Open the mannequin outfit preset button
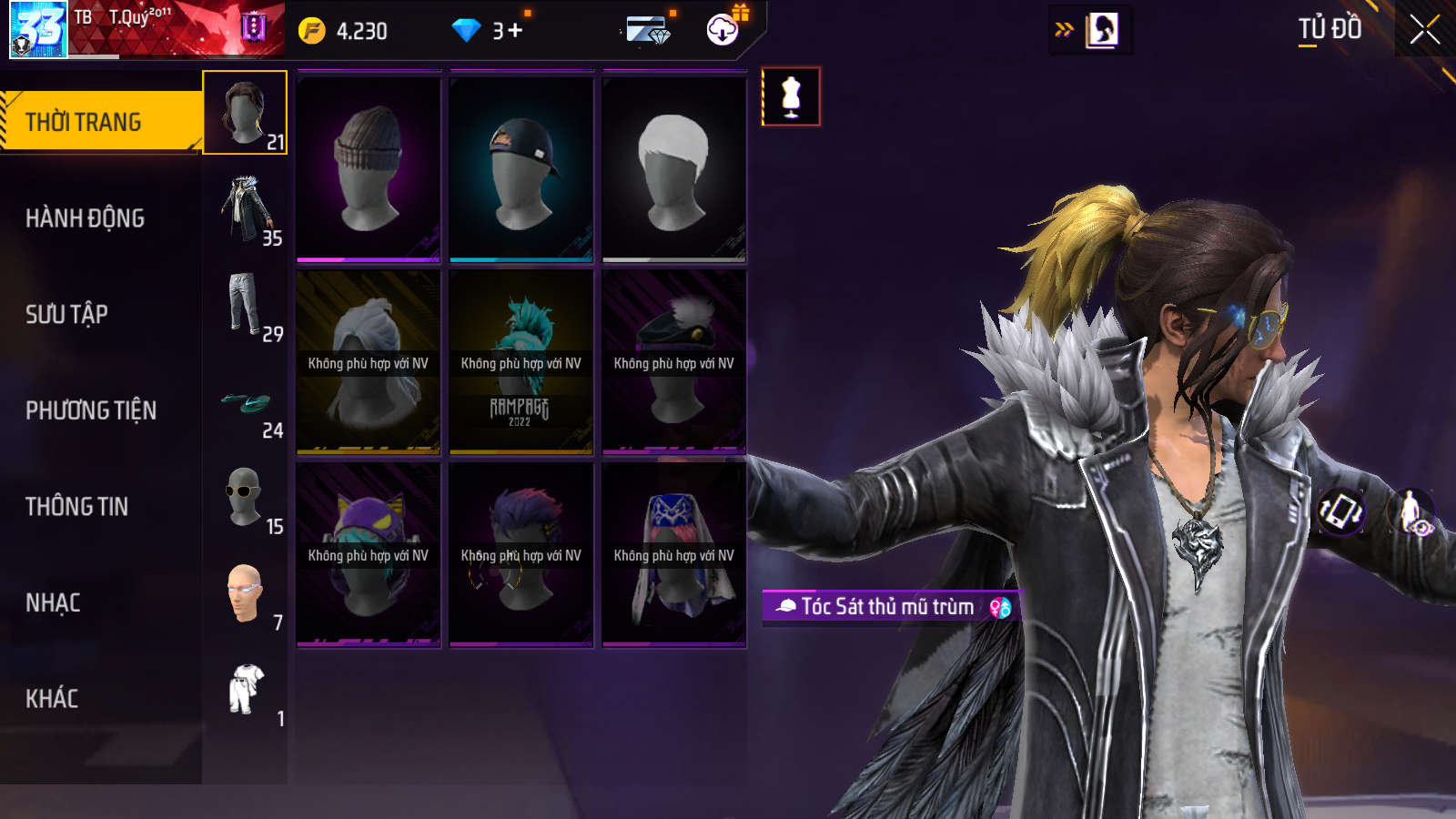Screen dimensions: 1456x819 point(791,96)
